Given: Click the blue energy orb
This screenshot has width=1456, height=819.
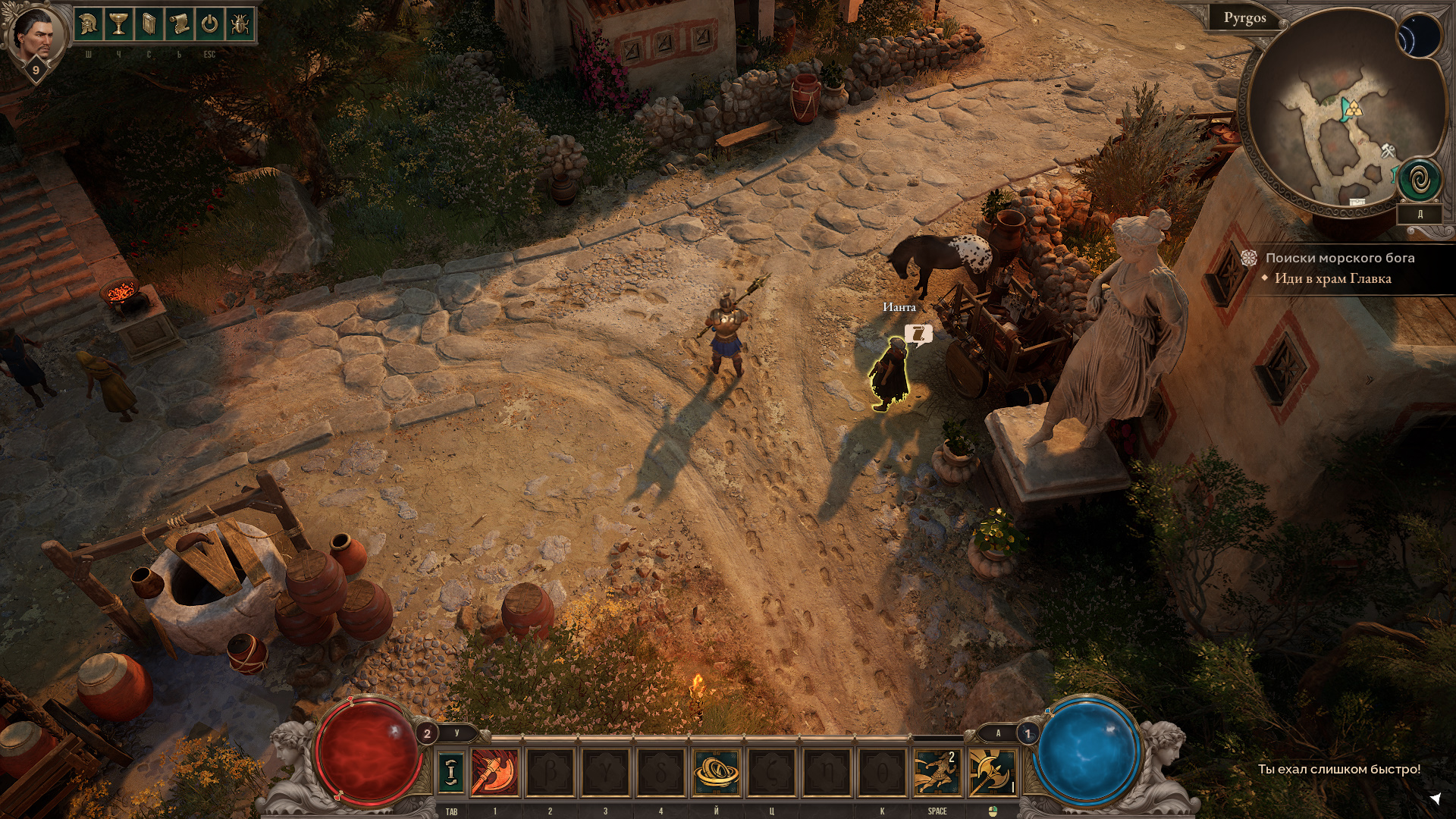Looking at the screenshot, I should 1087,752.
